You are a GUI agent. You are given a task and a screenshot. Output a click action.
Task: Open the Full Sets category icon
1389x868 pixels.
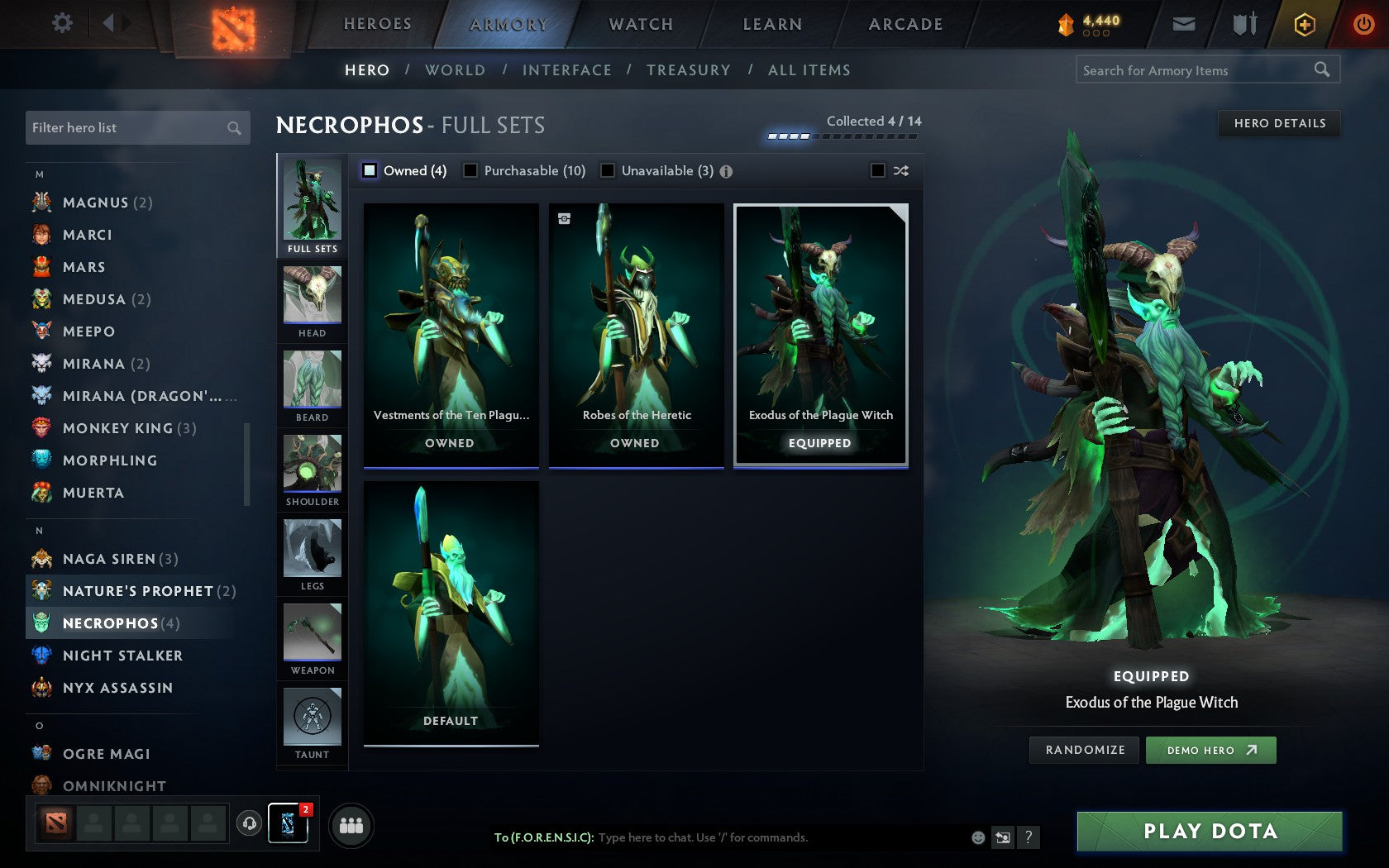pyautogui.click(x=312, y=203)
